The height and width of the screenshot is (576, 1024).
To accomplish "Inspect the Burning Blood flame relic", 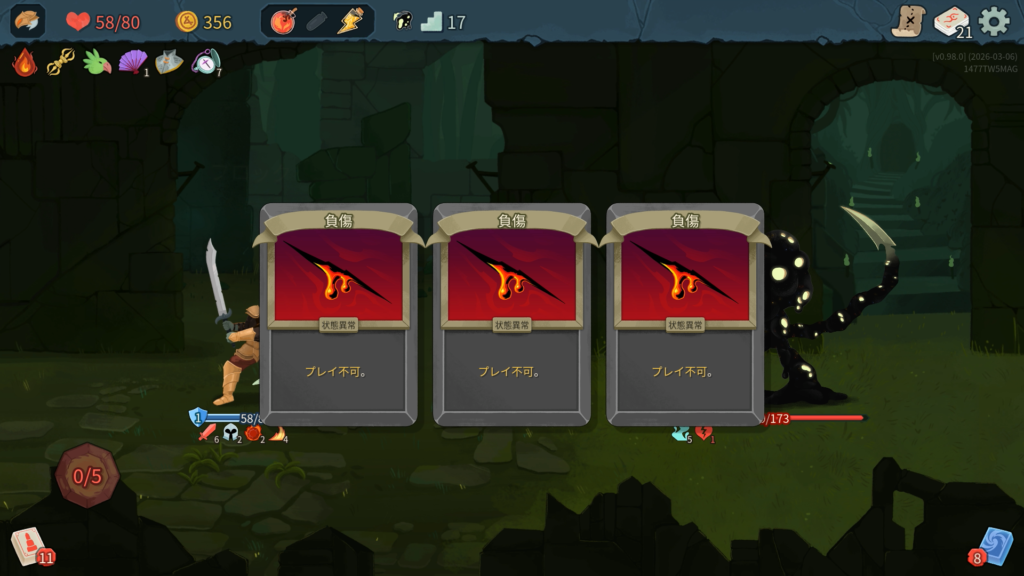I will click(x=24, y=62).
